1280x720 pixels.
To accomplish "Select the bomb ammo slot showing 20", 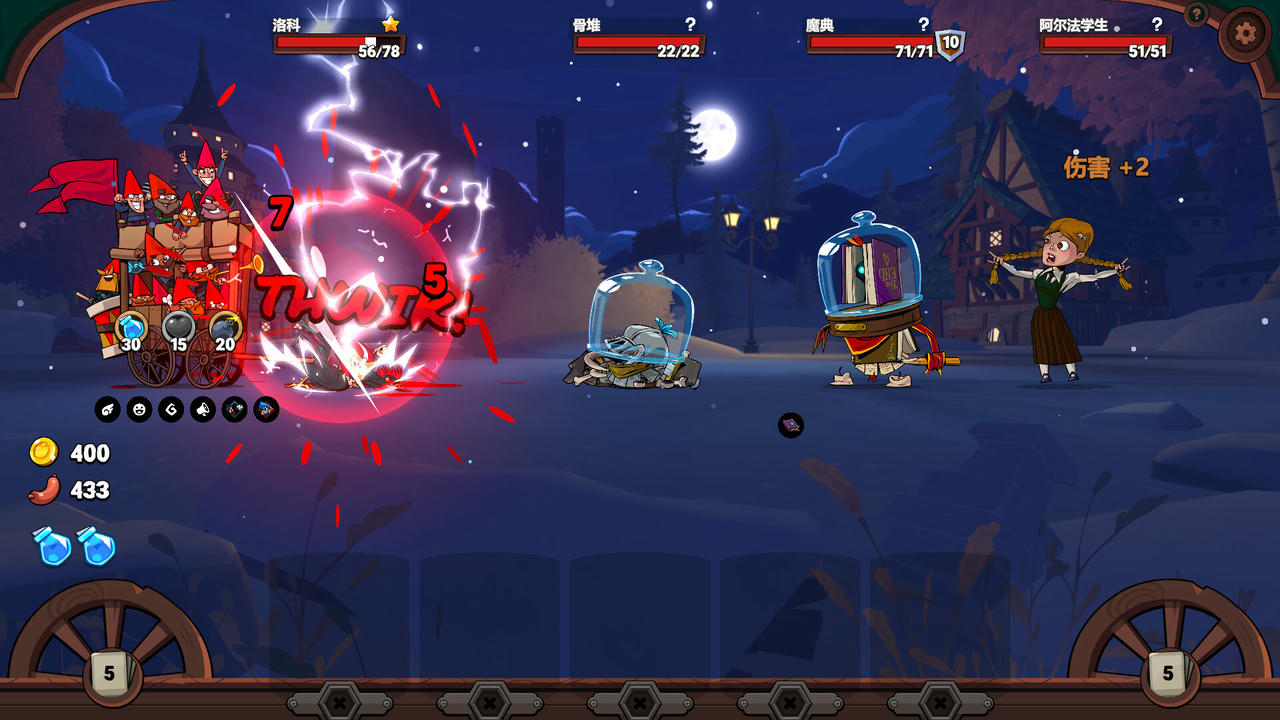I will tap(223, 326).
